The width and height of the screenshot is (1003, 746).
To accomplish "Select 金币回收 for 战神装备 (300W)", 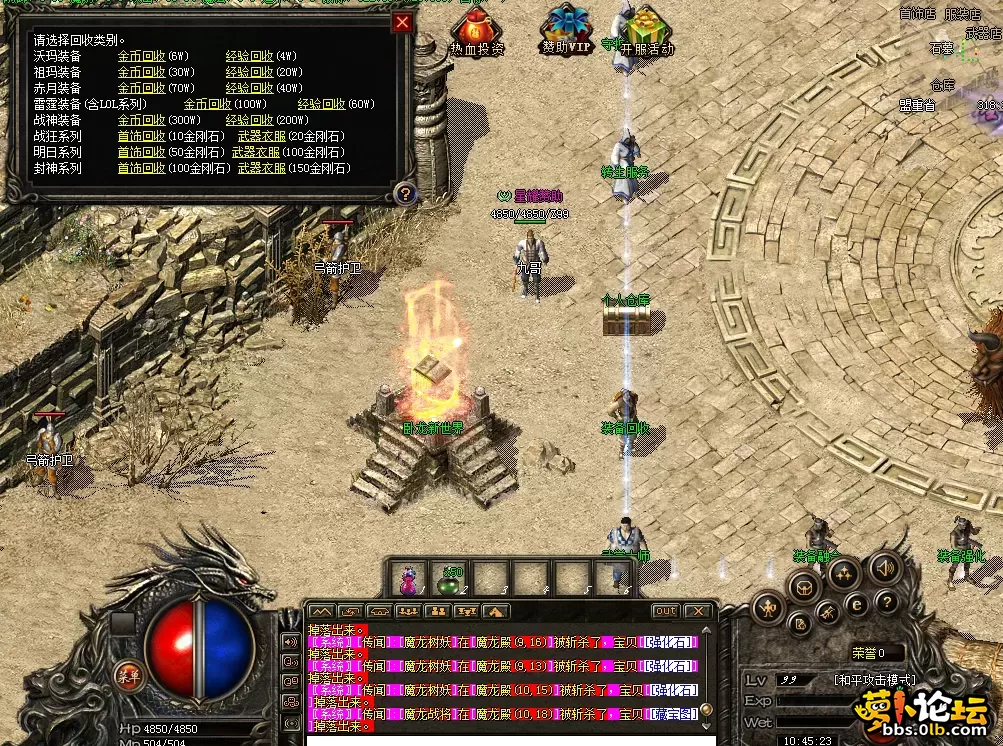I will pos(141,120).
